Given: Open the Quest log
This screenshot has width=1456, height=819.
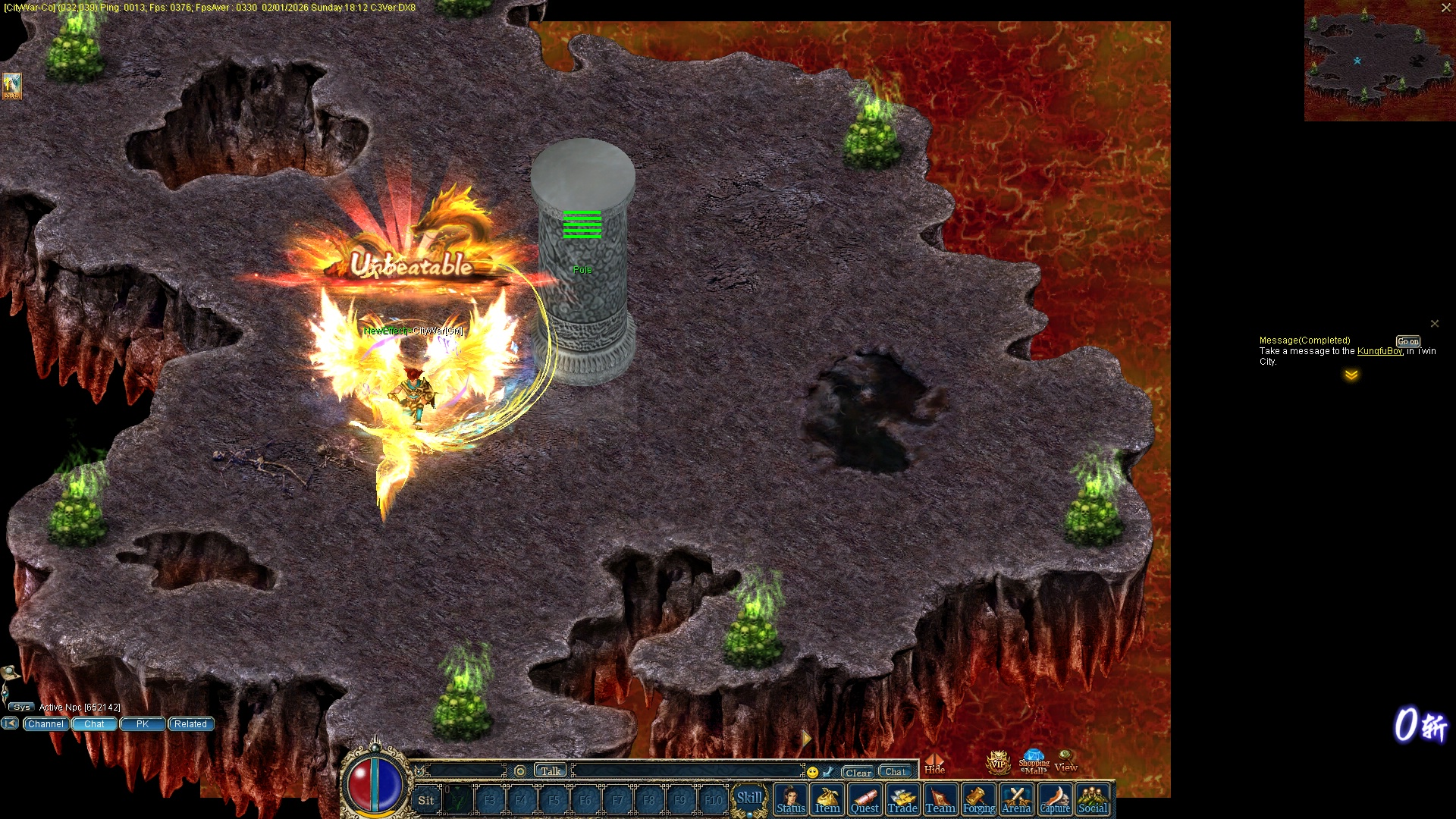Looking at the screenshot, I should click(x=864, y=800).
